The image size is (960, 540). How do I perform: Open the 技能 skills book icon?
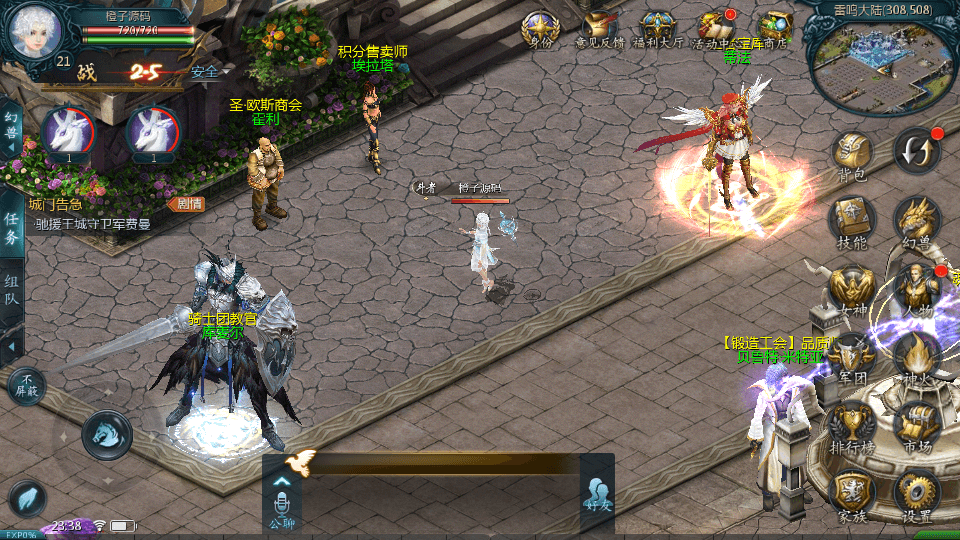coord(852,220)
